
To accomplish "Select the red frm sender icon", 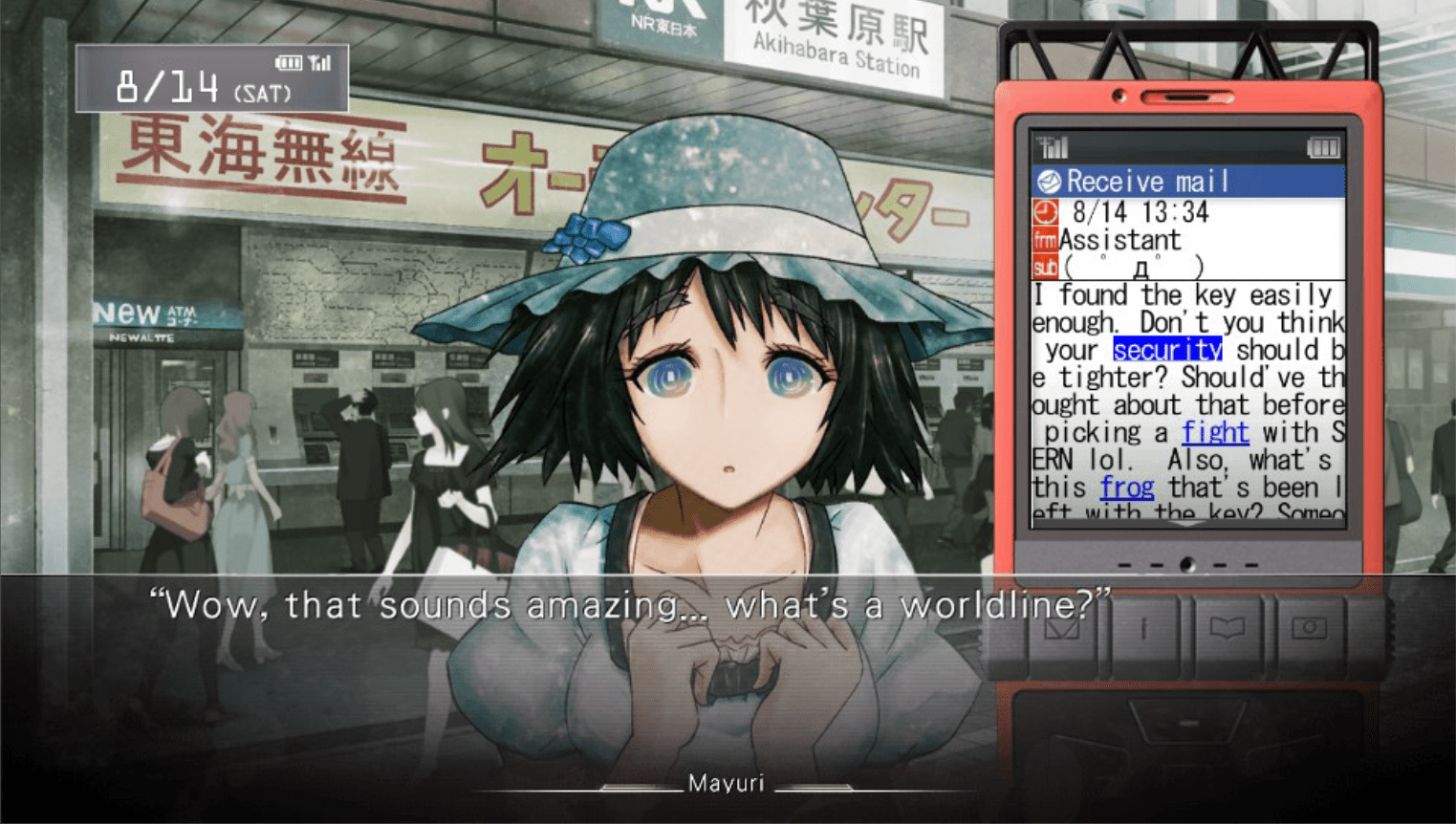I will click(x=1047, y=240).
